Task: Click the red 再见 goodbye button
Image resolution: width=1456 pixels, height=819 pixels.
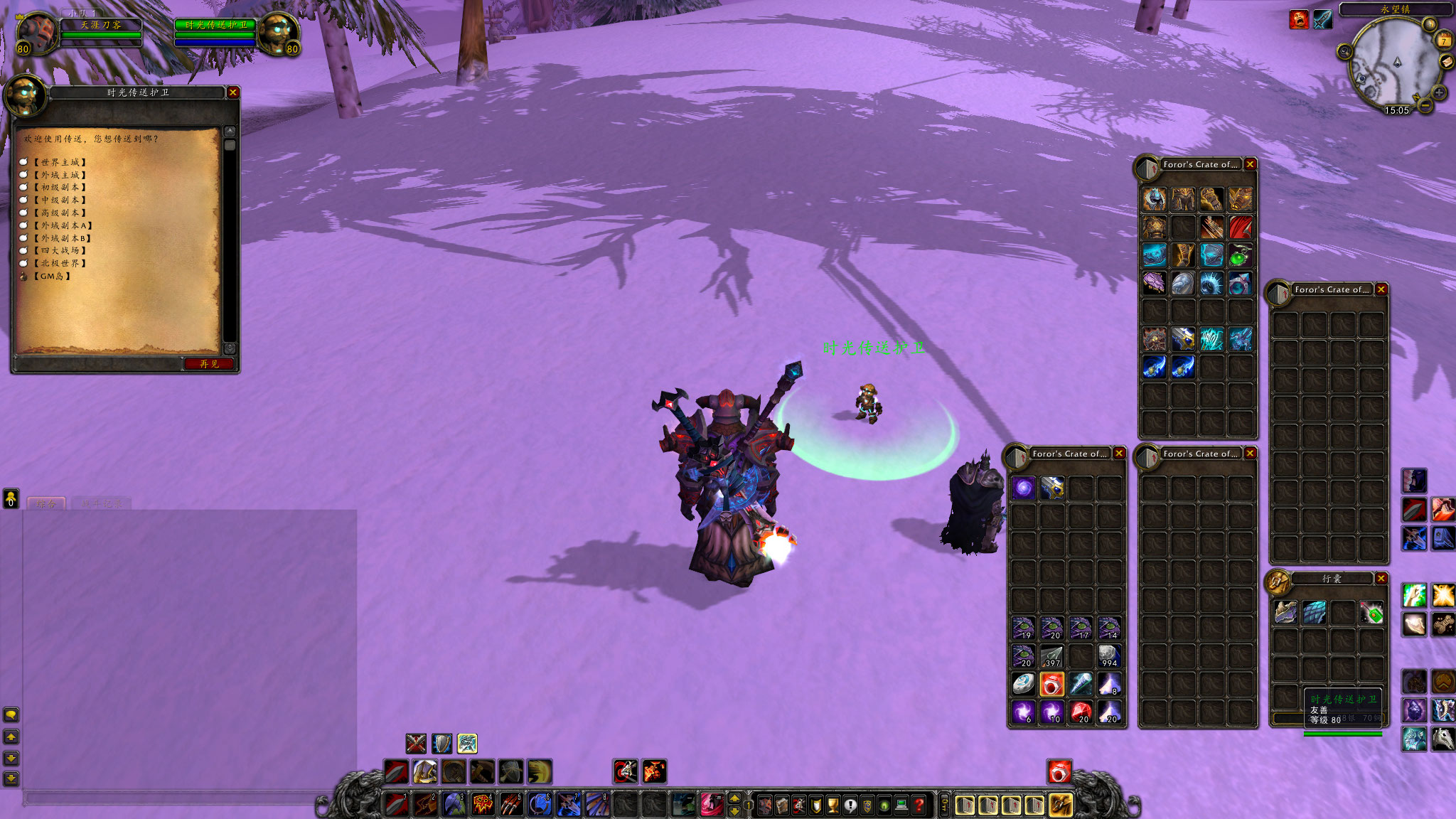Action: tap(208, 364)
